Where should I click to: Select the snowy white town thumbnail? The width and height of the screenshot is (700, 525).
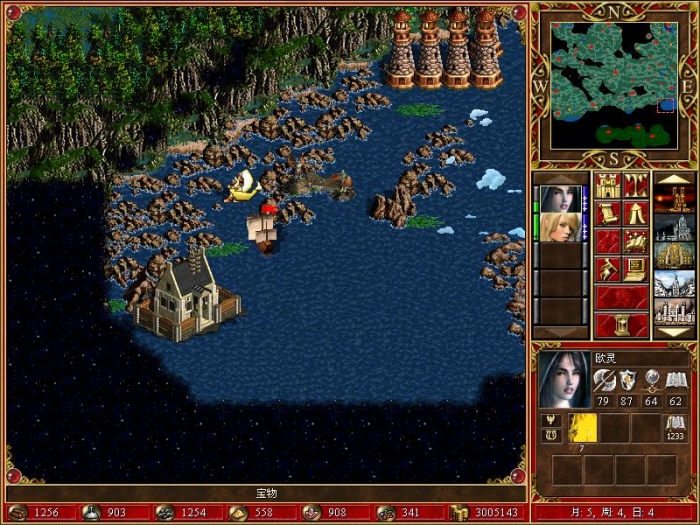coord(673,284)
